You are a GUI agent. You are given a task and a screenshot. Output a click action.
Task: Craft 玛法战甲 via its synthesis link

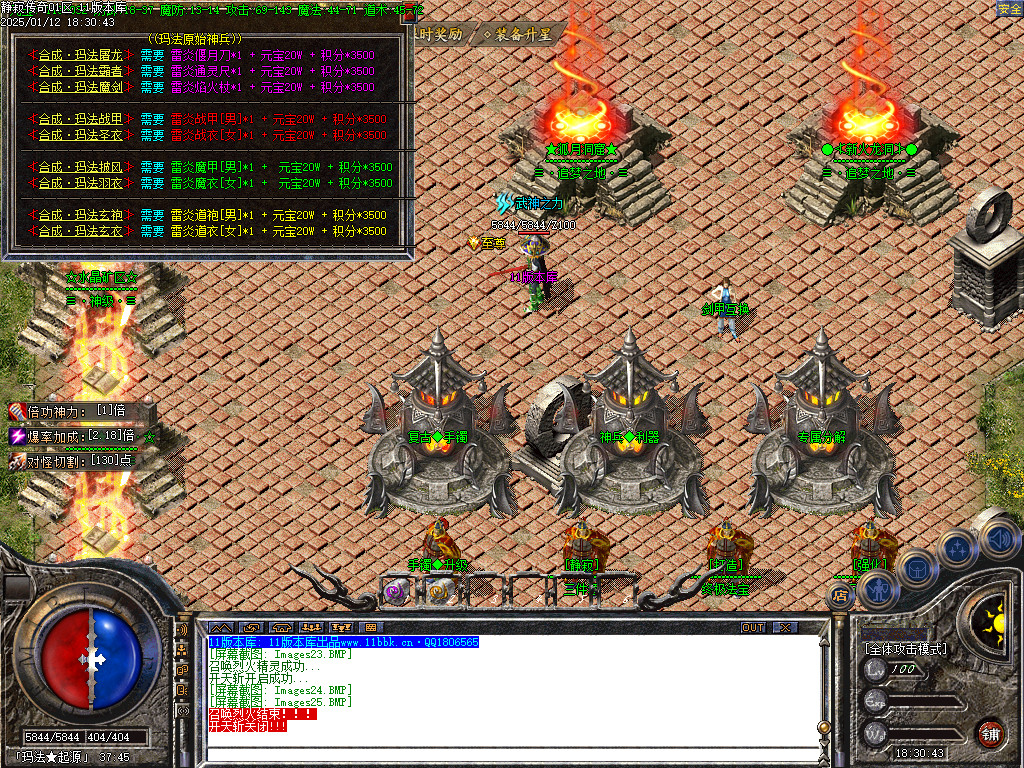coord(80,120)
